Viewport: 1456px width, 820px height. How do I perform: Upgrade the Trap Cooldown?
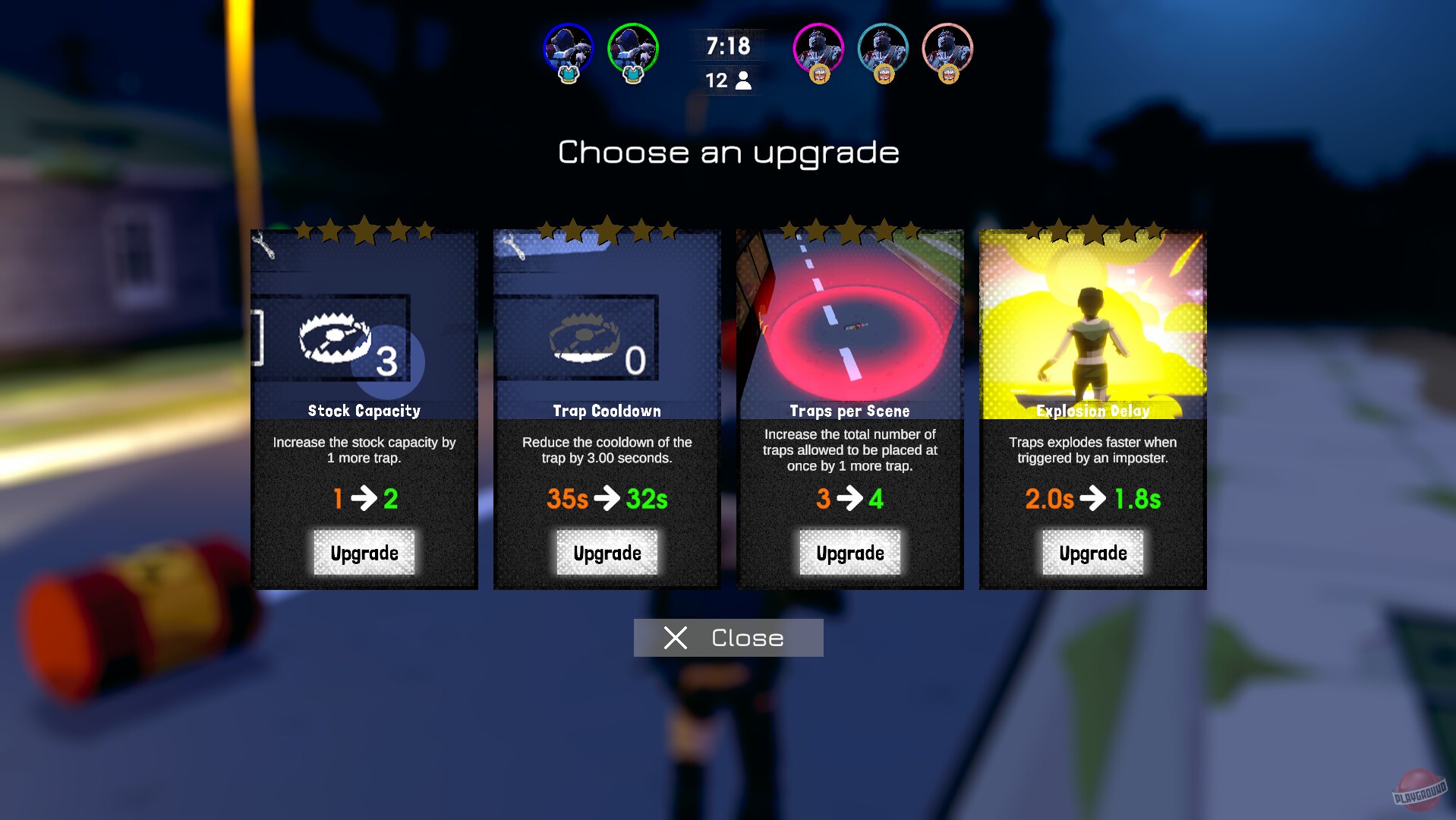[606, 553]
